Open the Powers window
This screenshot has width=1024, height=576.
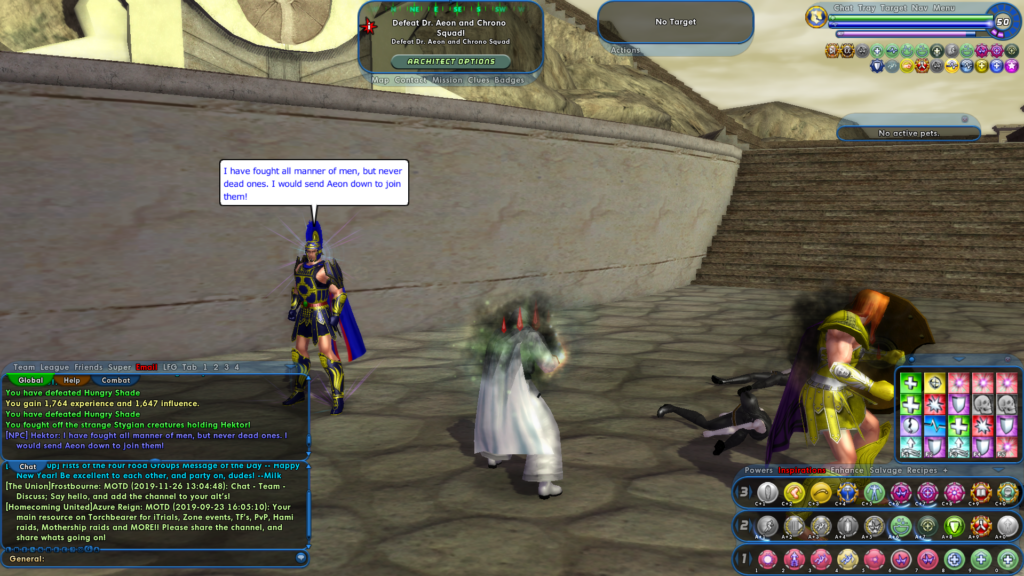tap(759, 470)
